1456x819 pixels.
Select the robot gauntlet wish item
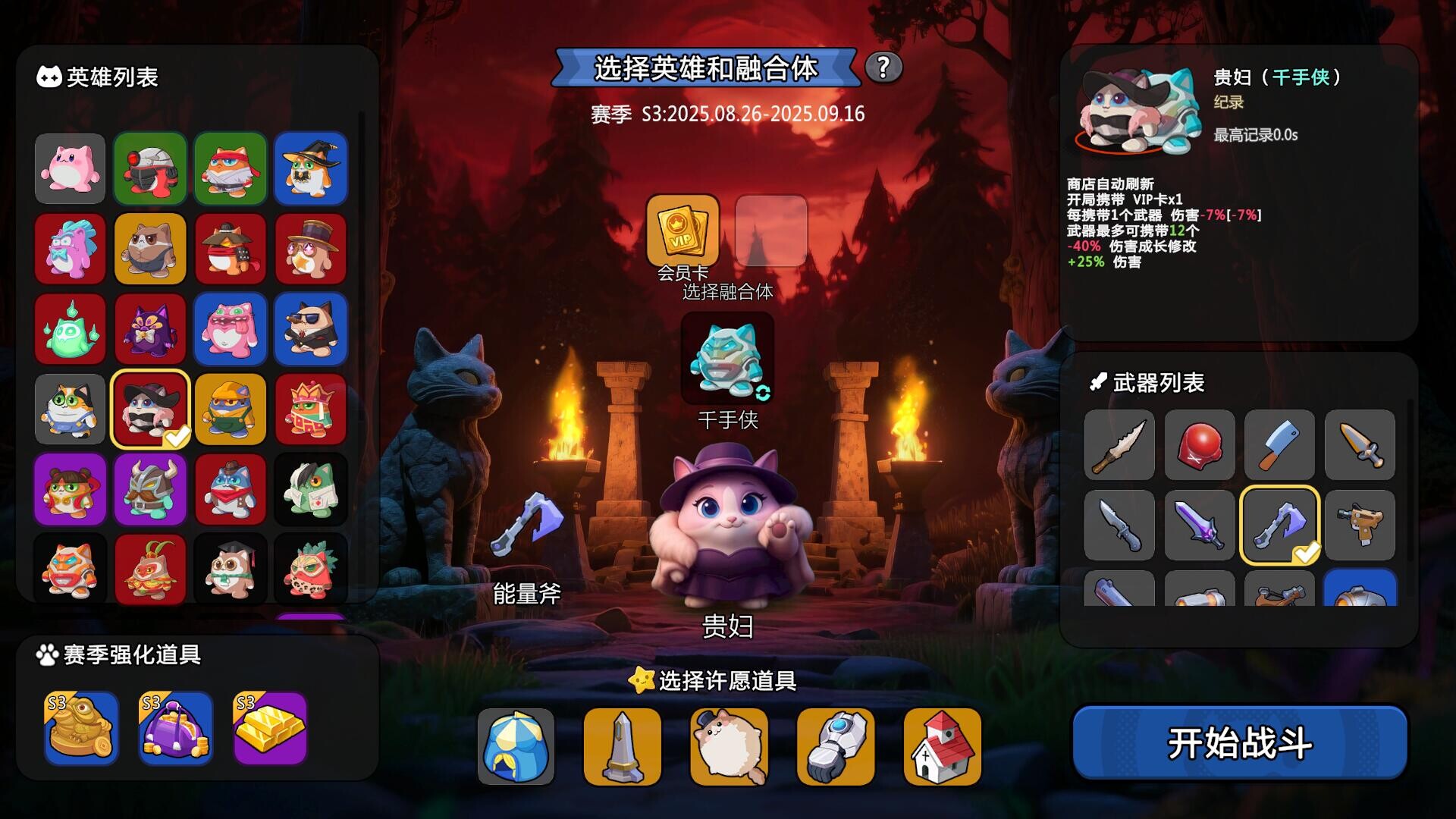(x=834, y=747)
